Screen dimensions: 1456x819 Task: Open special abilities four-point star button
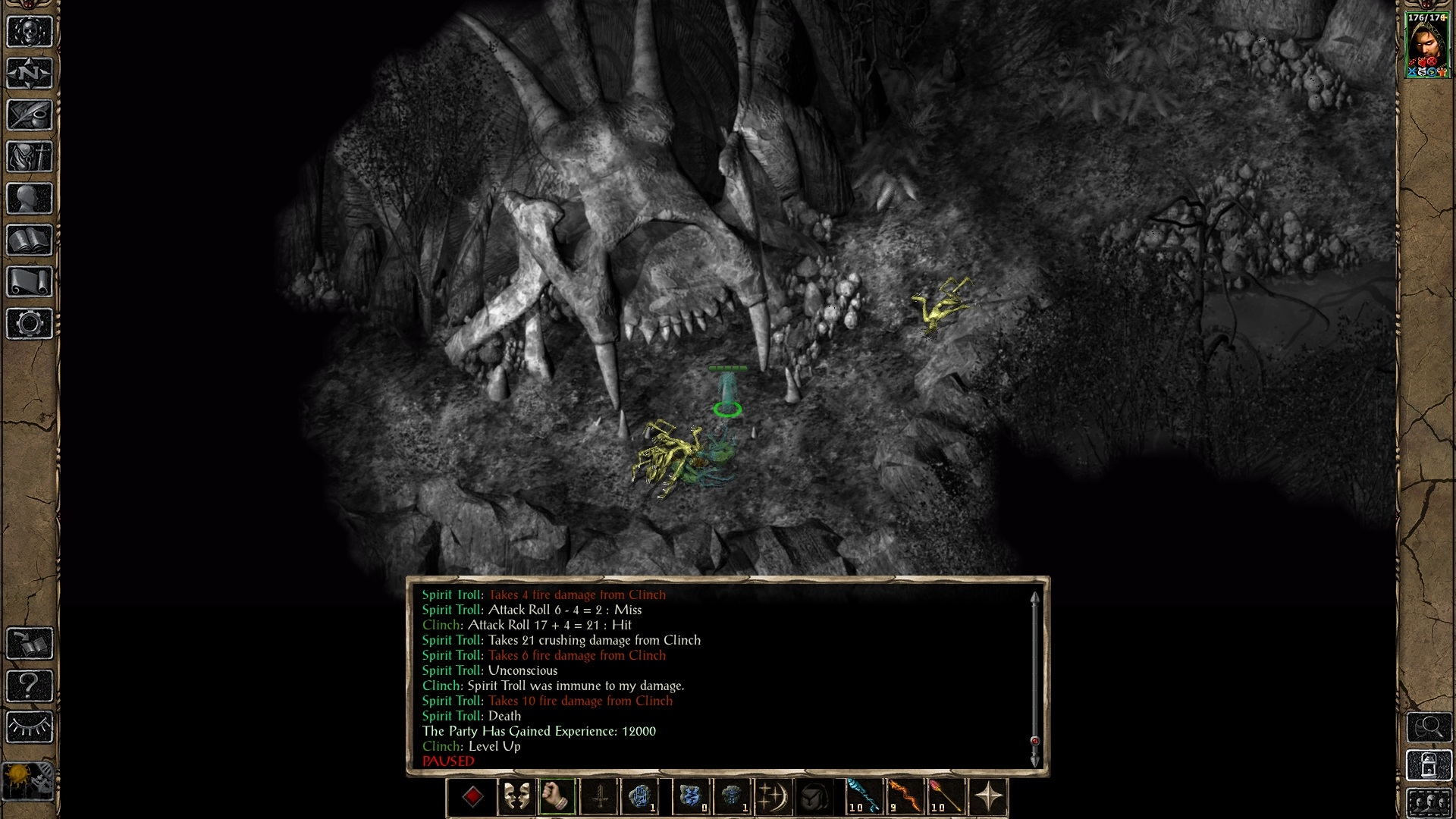pyautogui.click(x=988, y=797)
